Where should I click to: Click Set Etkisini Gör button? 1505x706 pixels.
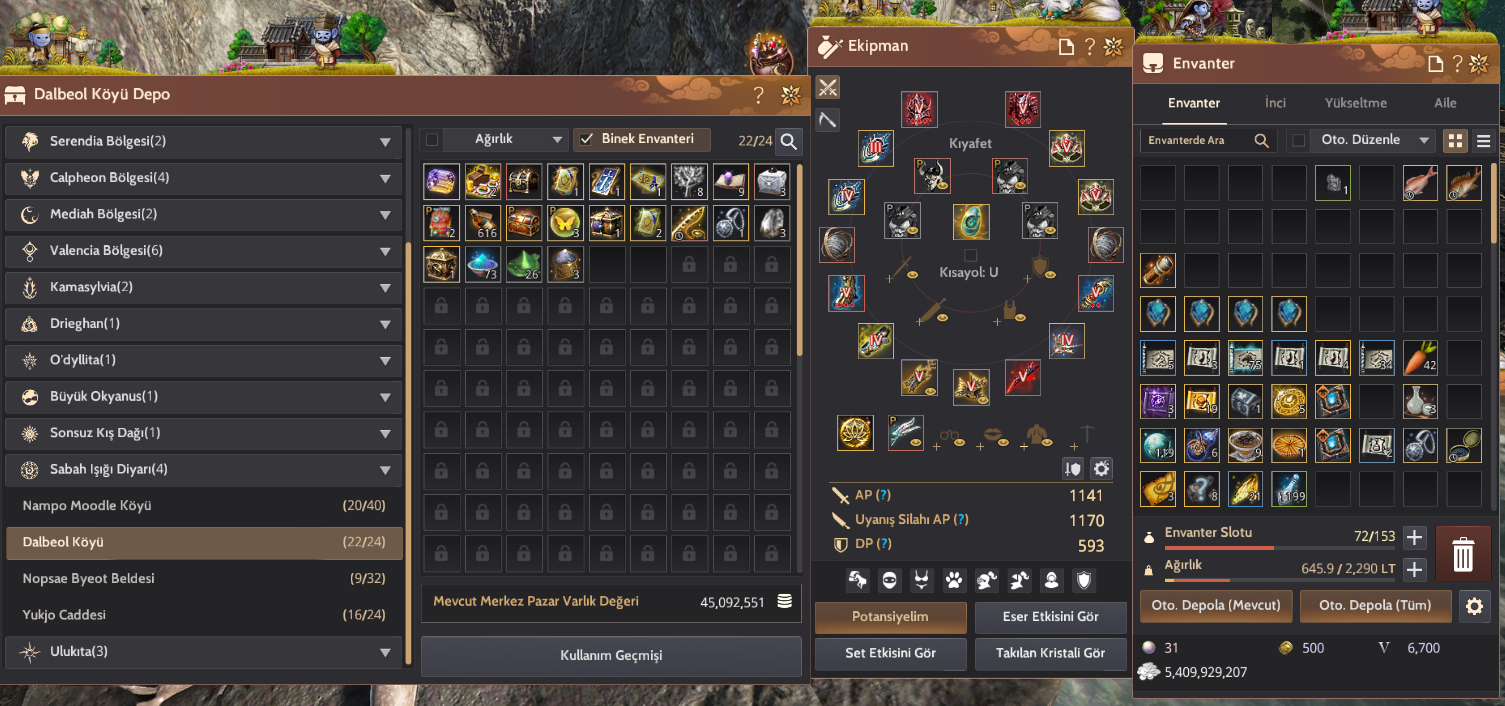(890, 653)
